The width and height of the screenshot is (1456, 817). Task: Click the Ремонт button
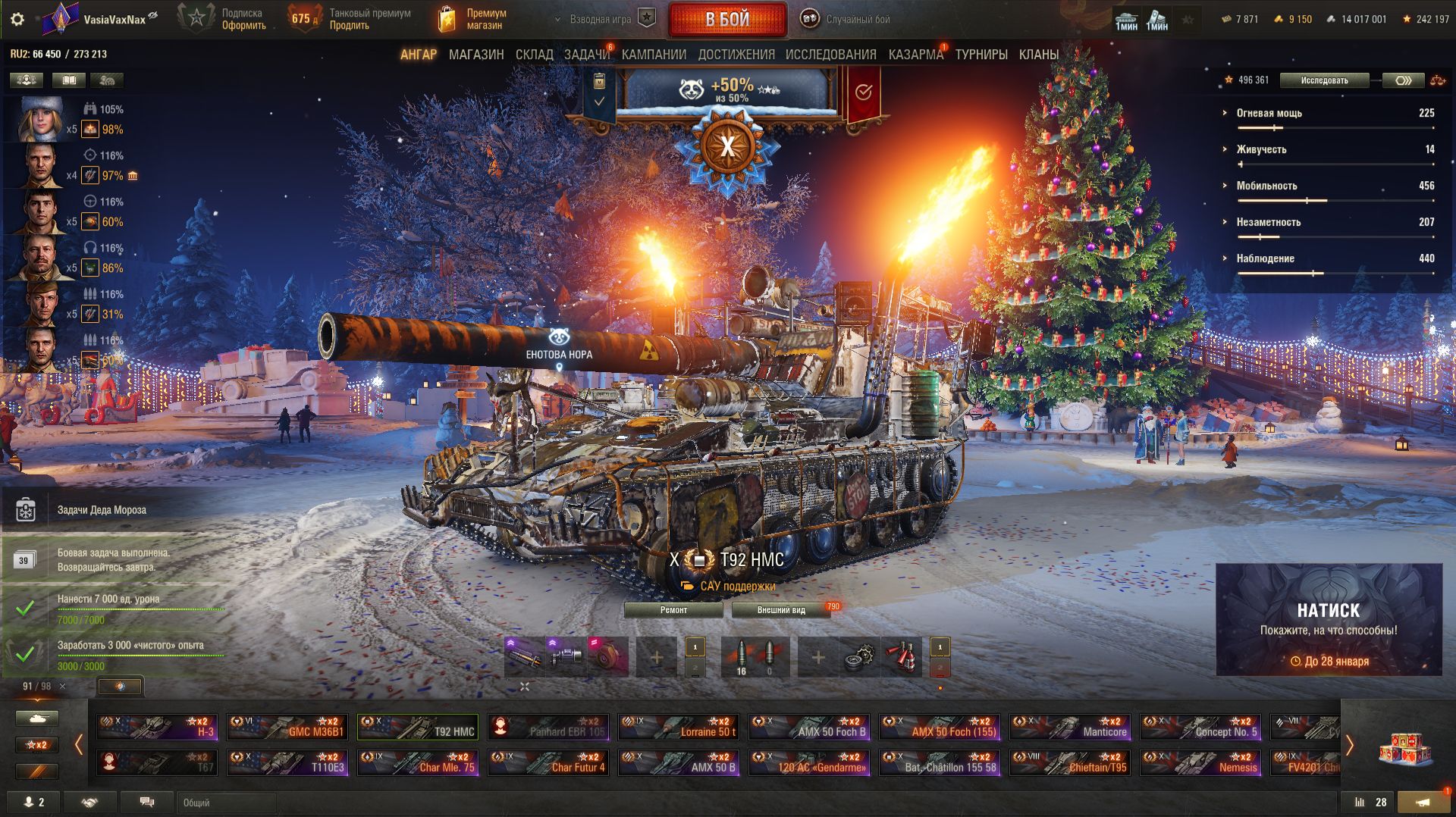673,610
